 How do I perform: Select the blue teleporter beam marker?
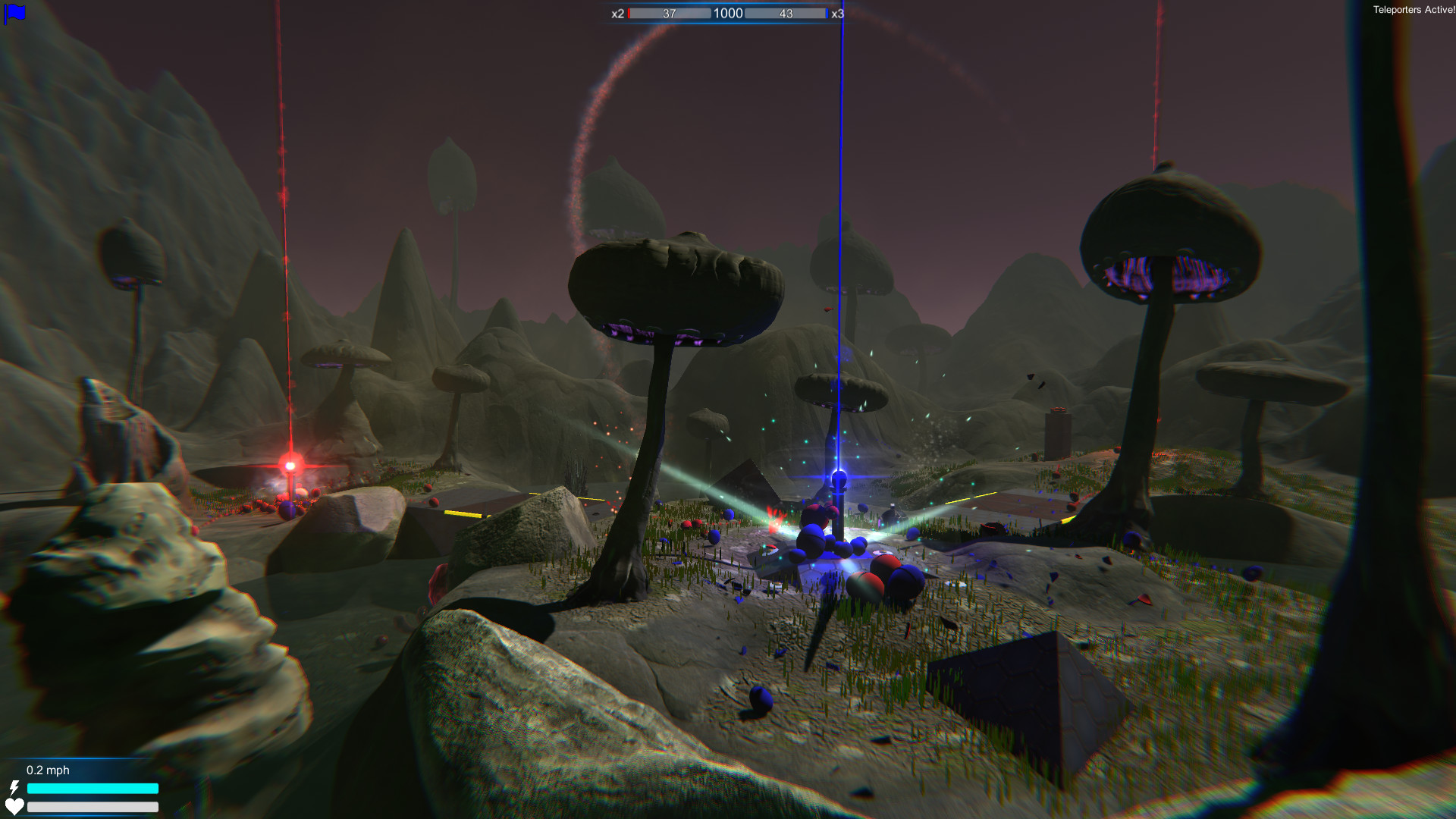point(839,478)
